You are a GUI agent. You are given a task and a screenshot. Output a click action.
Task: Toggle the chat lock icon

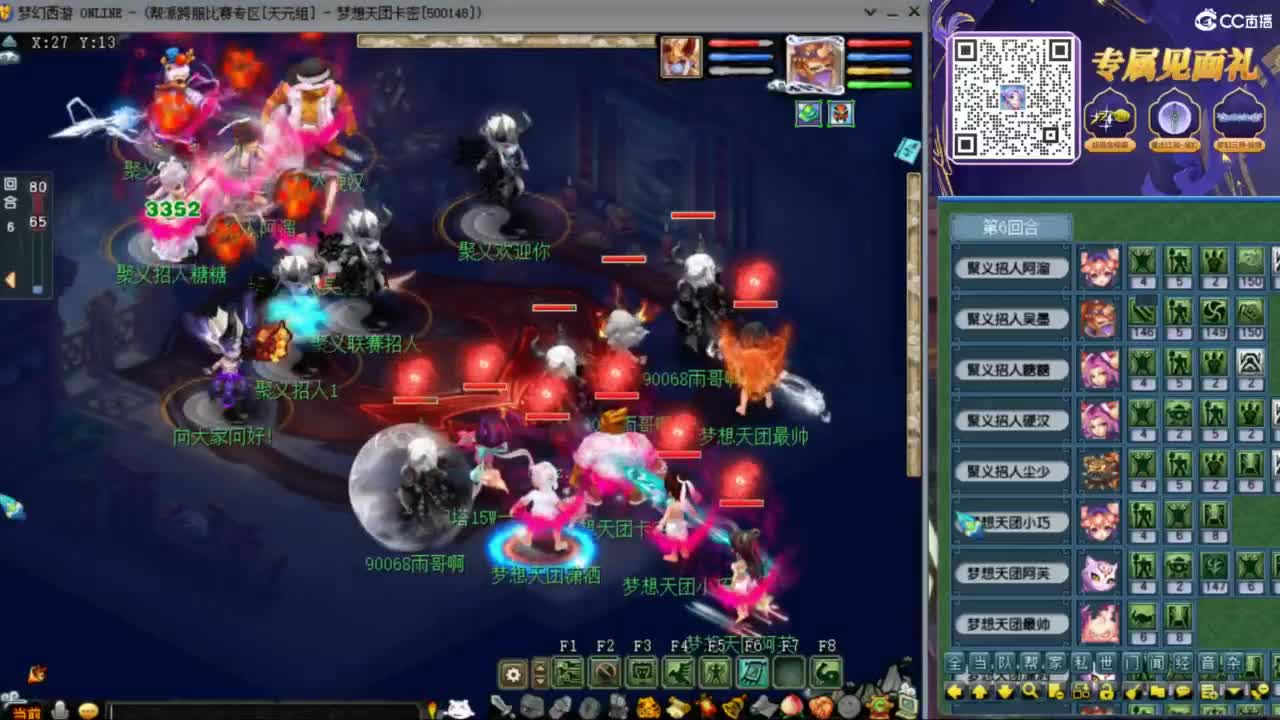click(x=1107, y=692)
